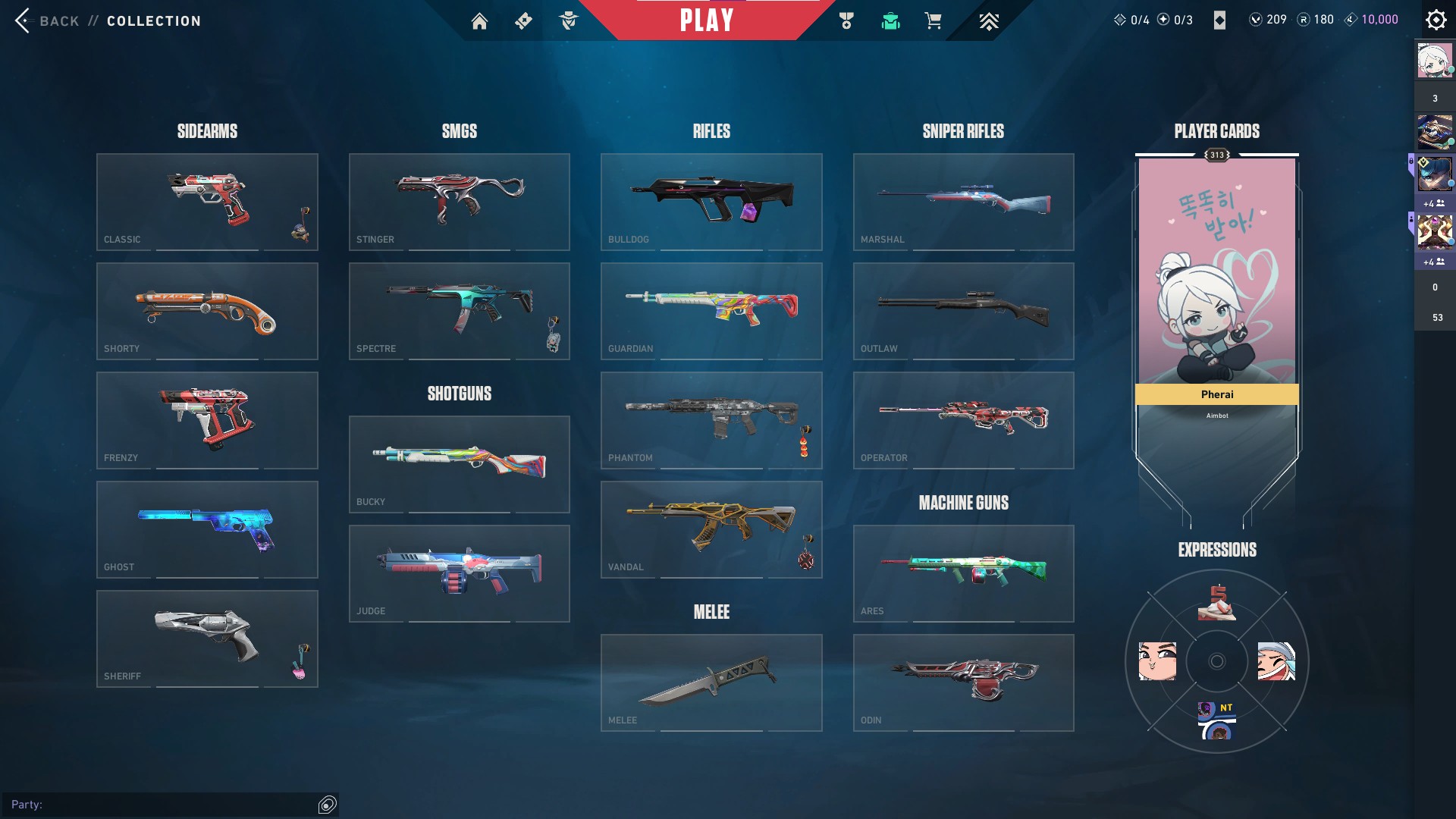Select the Classic sidearm slot
This screenshot has width=1456, height=819.
(x=207, y=202)
